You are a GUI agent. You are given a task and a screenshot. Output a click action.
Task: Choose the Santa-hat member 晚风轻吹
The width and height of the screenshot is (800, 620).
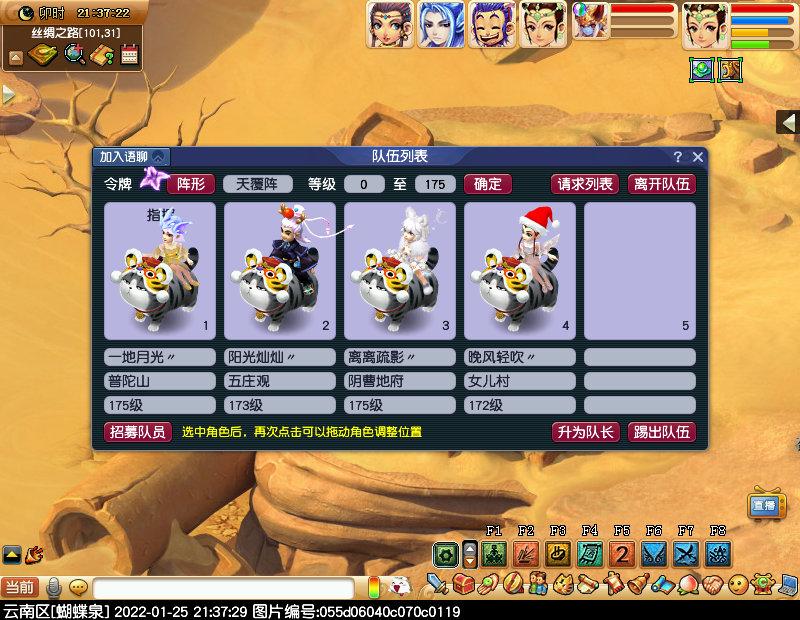coord(519,271)
